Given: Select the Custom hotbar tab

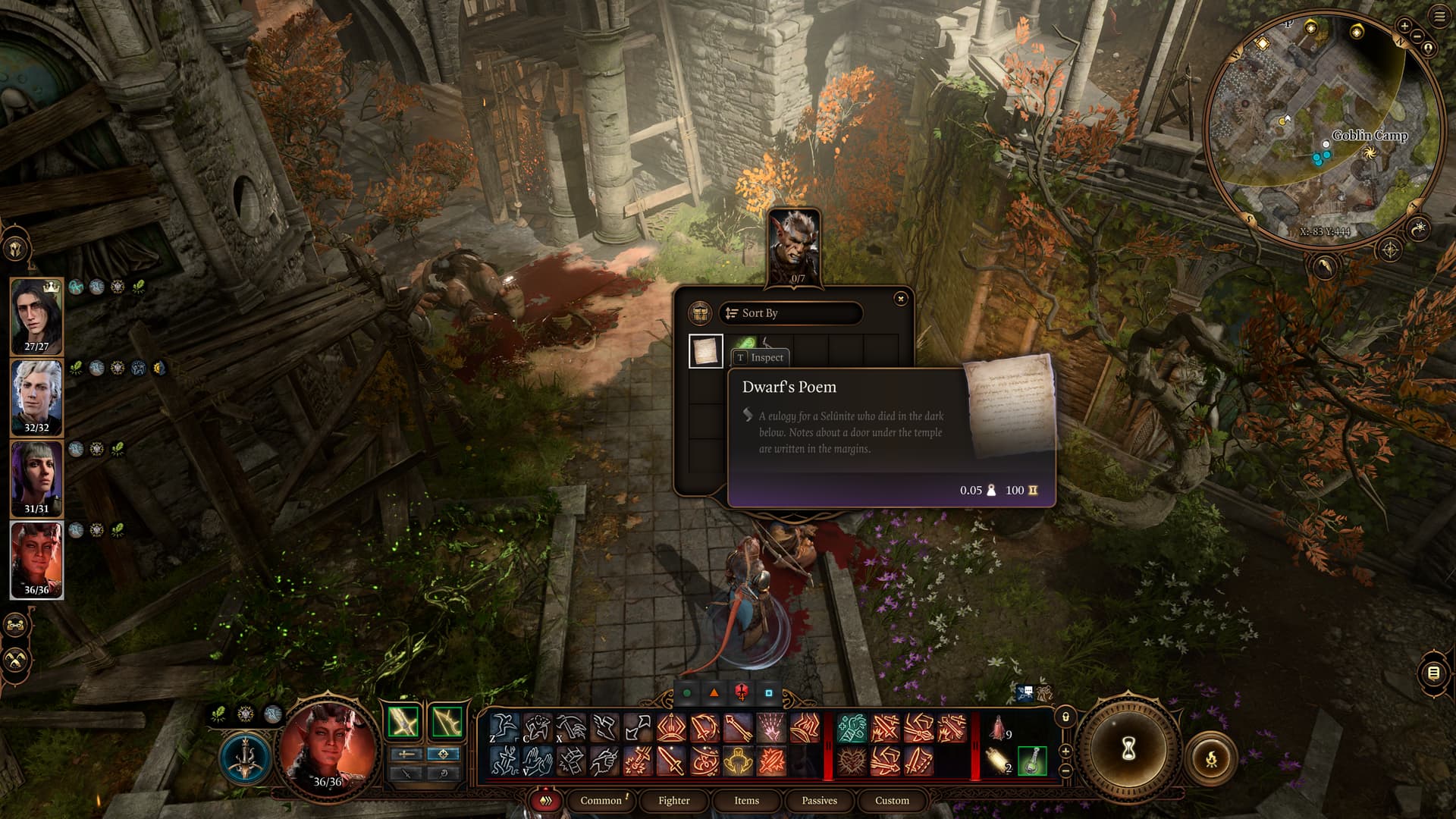Looking at the screenshot, I should [x=892, y=801].
